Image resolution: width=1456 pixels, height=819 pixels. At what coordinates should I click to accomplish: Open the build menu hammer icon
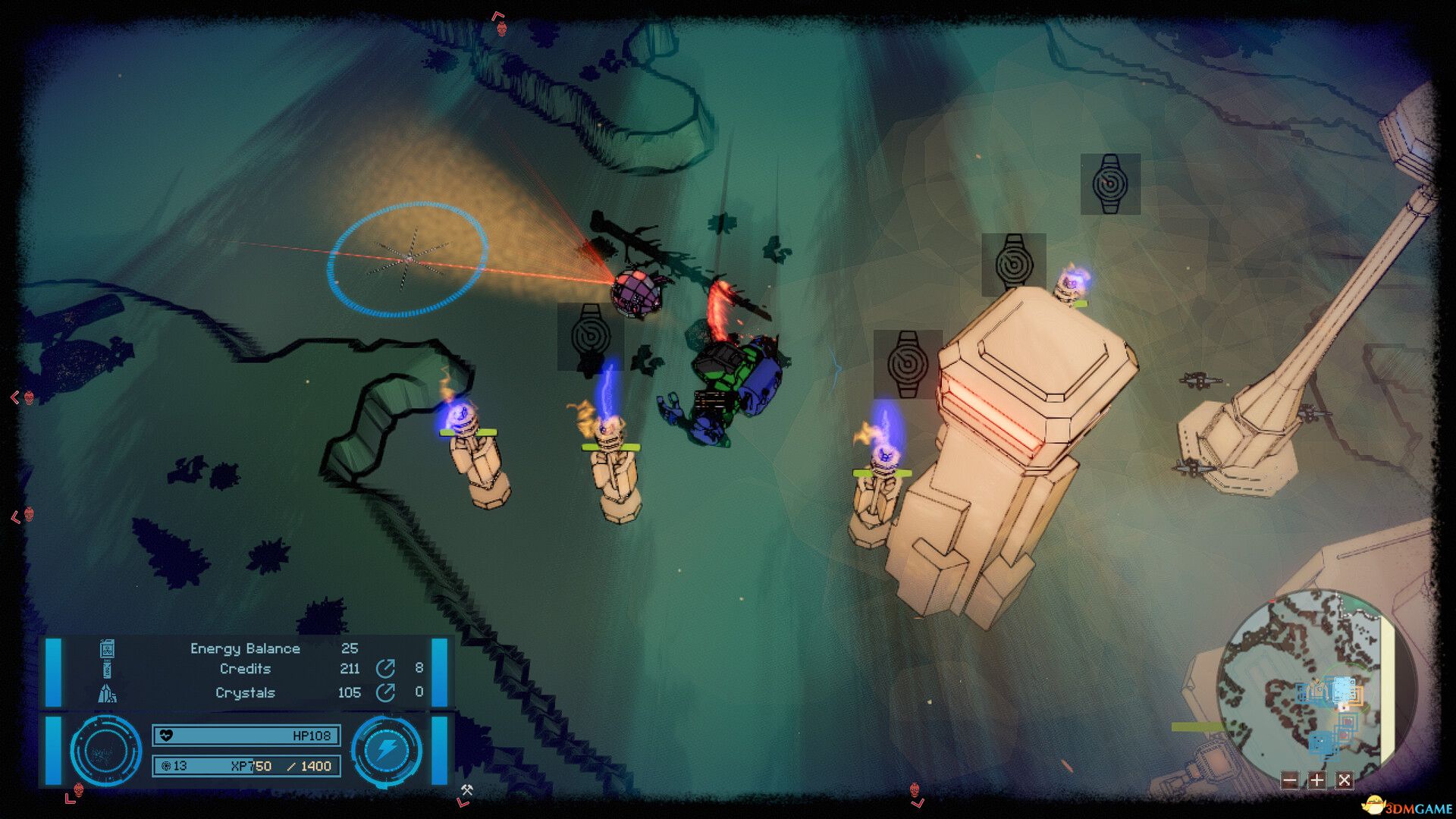pos(467,790)
